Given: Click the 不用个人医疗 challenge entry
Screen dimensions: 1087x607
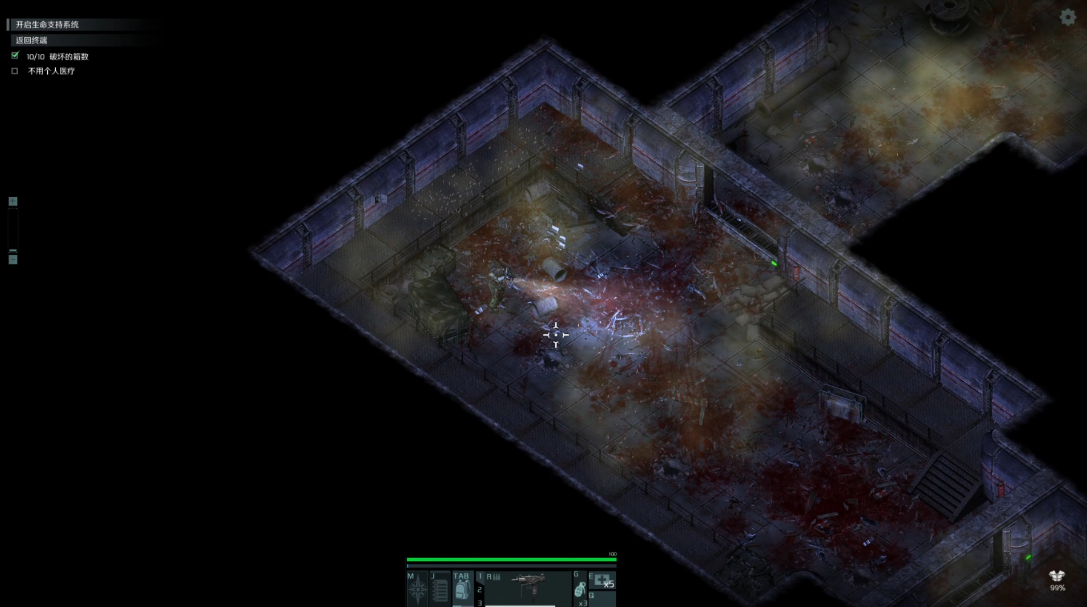Looking at the screenshot, I should pos(51,71).
